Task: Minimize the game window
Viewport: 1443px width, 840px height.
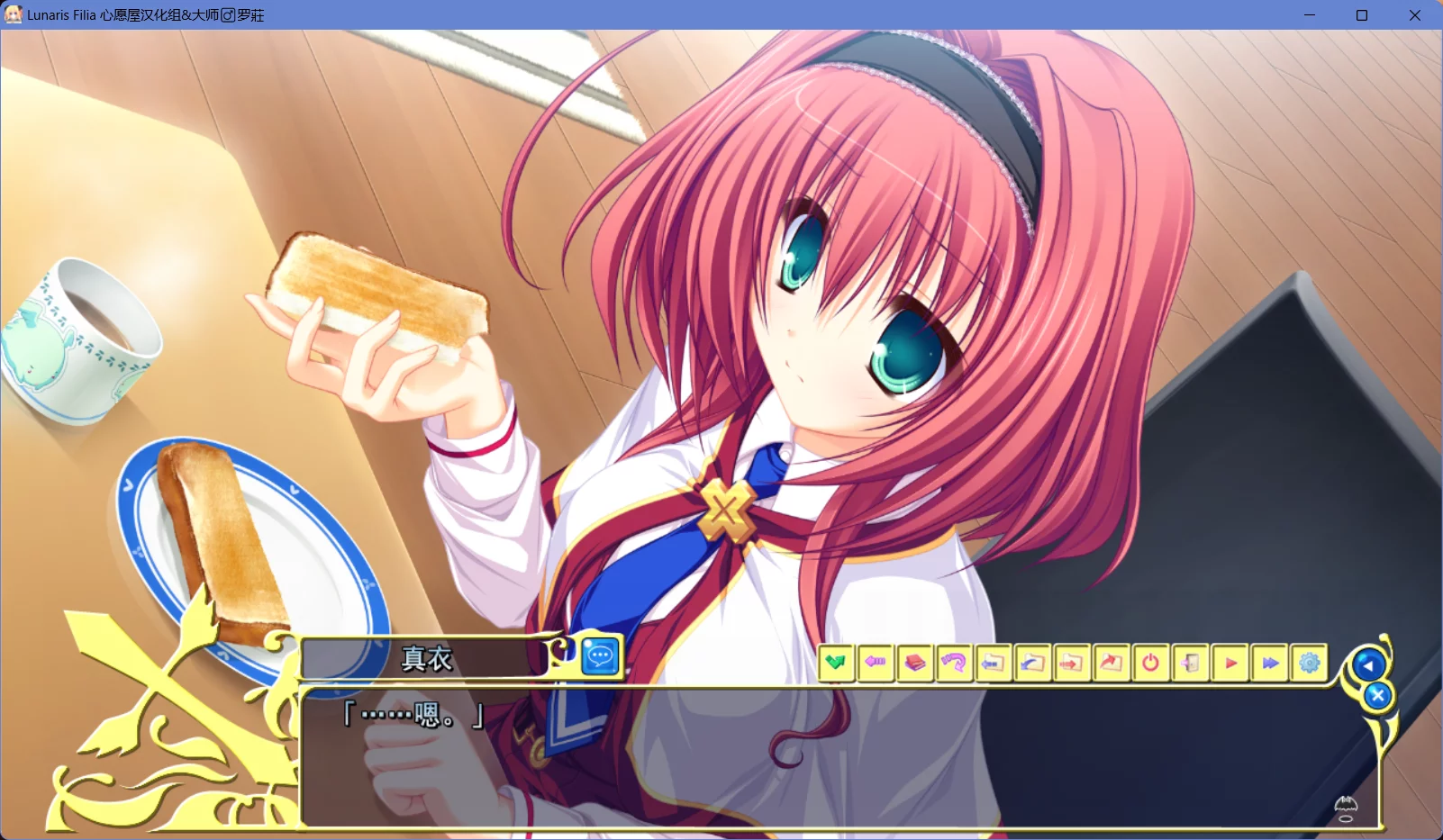Action: coord(1310,15)
